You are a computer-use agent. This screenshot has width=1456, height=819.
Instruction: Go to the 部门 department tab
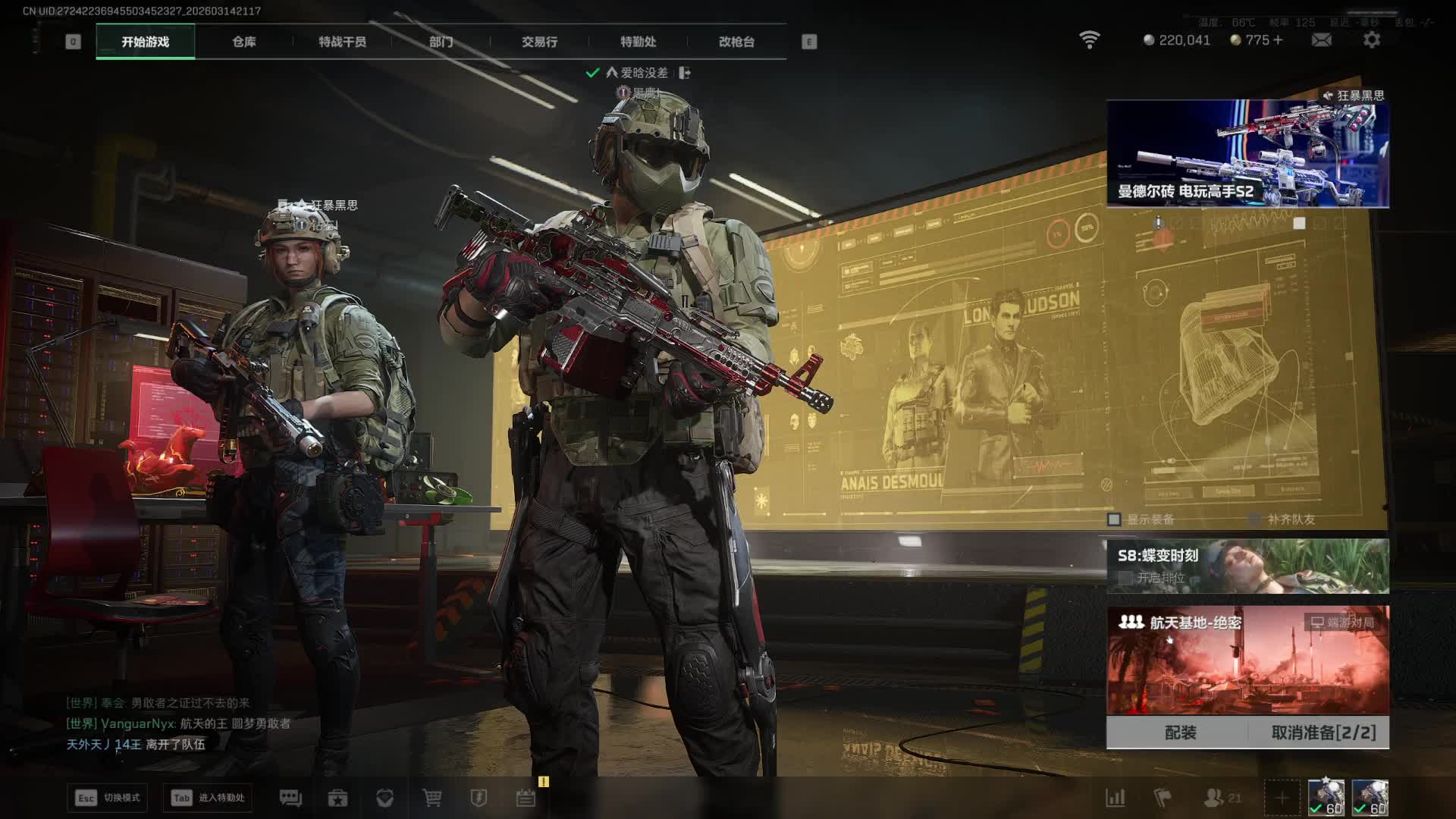point(441,42)
